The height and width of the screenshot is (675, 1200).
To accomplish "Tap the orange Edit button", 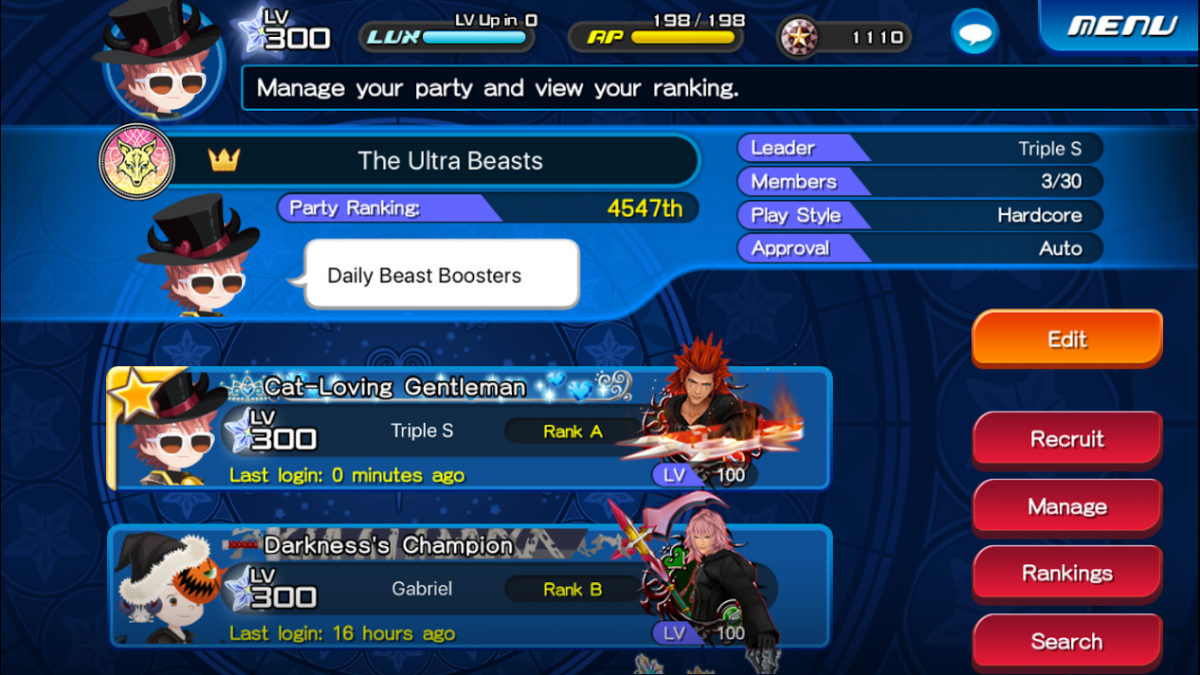I will tap(1067, 339).
